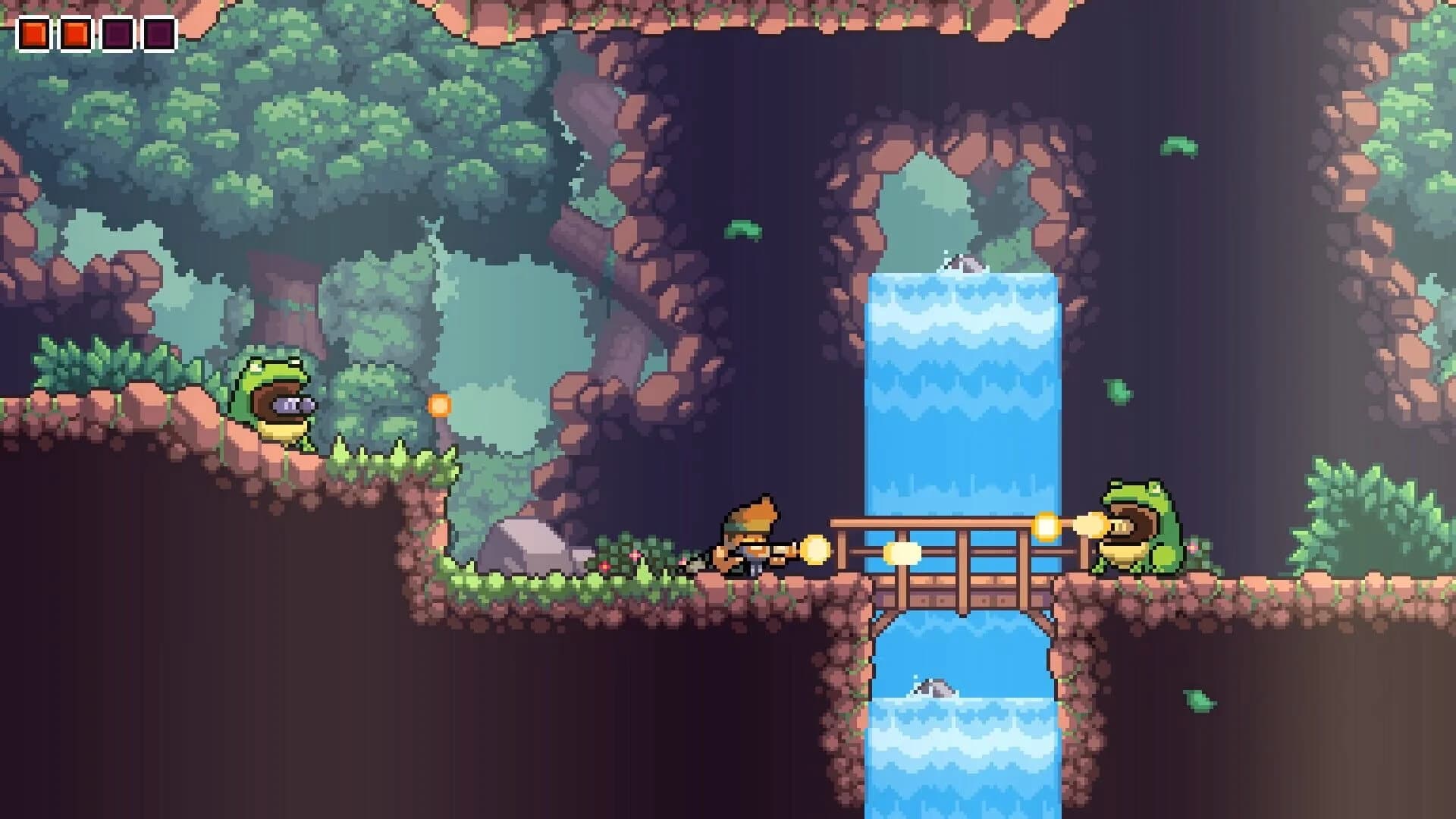Click the falling leaf near the top right
The width and height of the screenshot is (1456, 819).
click(x=1180, y=144)
